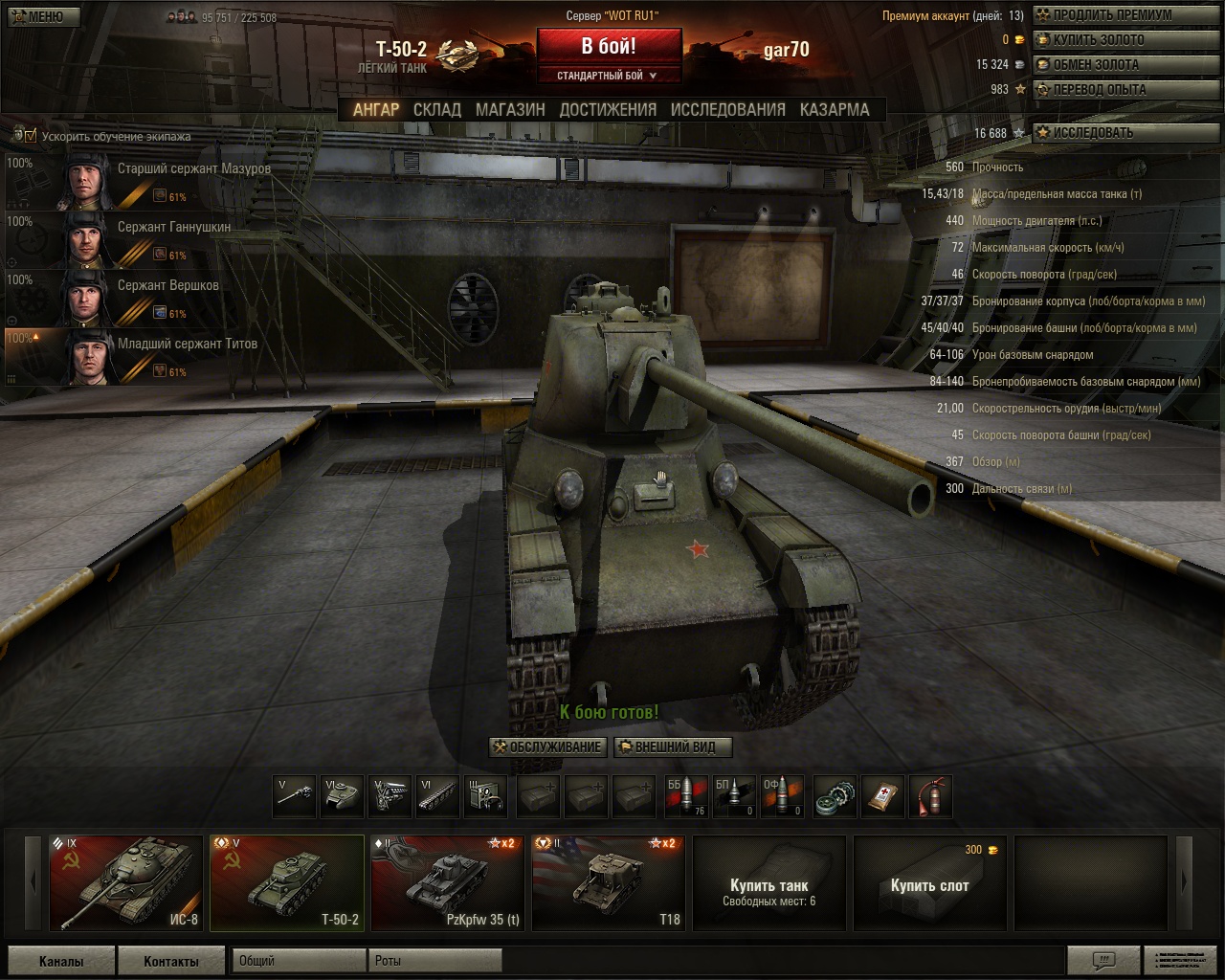Open the Каналы chat channels button
Image resolution: width=1225 pixels, height=980 pixels.
[61, 961]
